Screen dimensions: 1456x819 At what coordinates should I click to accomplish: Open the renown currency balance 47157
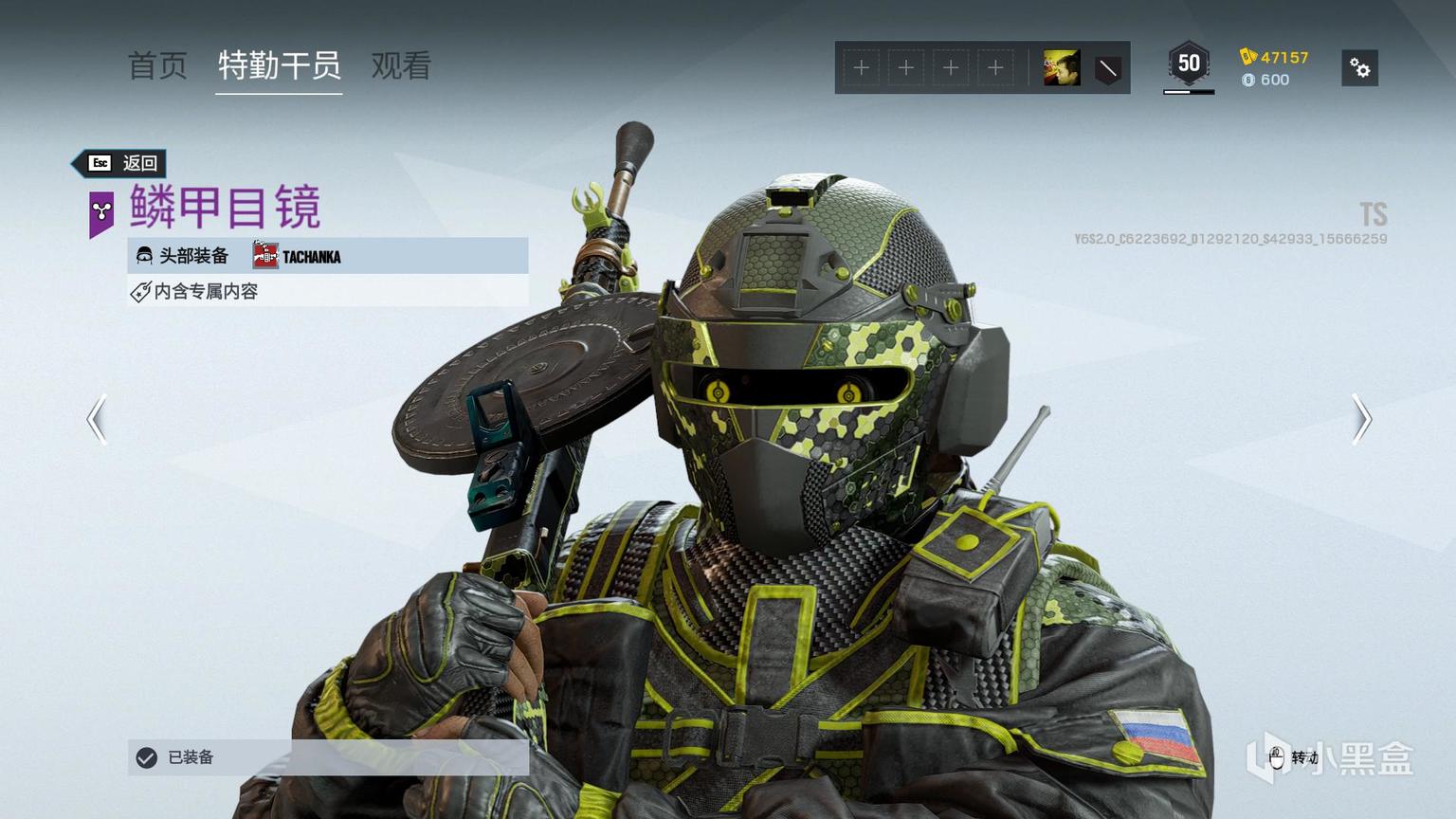1274,57
